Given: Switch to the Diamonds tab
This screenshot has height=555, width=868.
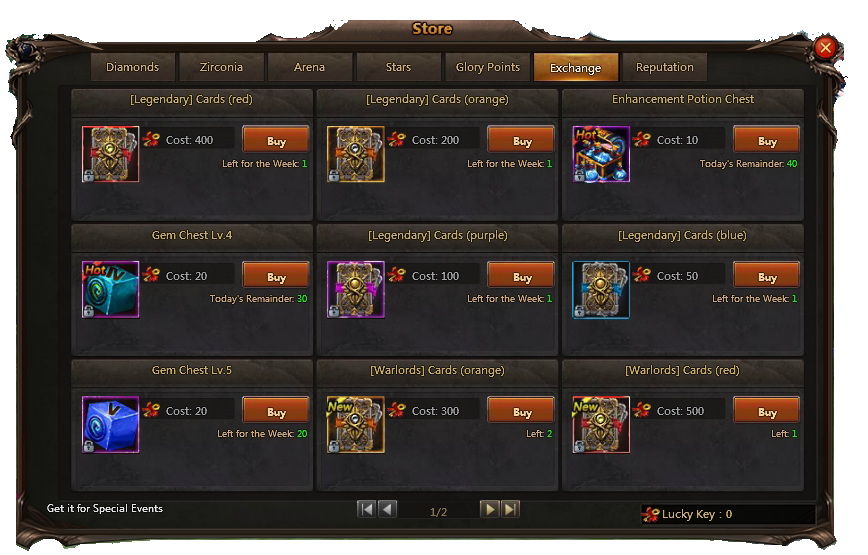Looking at the screenshot, I should coord(132,67).
